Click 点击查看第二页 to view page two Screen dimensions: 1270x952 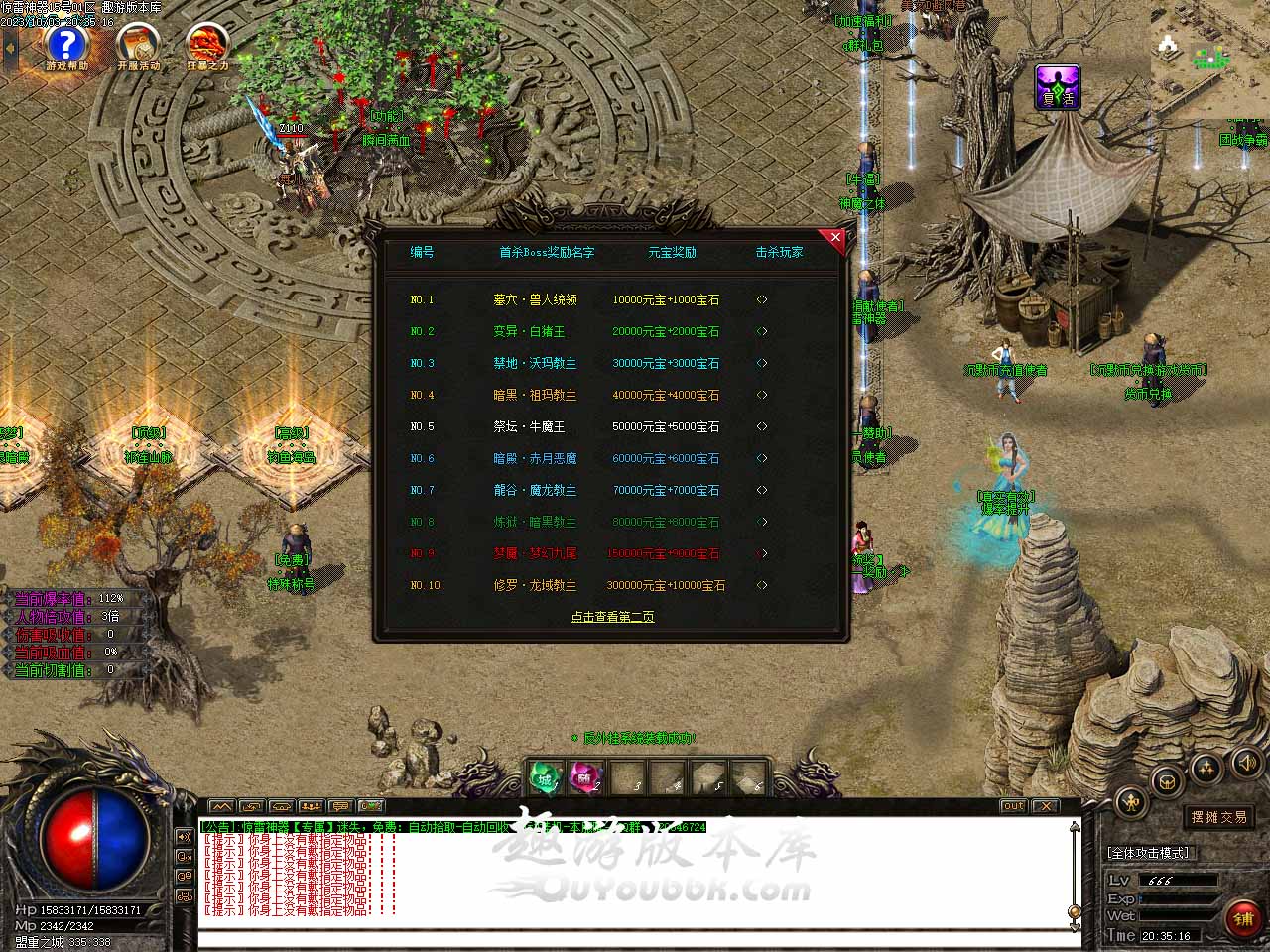click(612, 617)
